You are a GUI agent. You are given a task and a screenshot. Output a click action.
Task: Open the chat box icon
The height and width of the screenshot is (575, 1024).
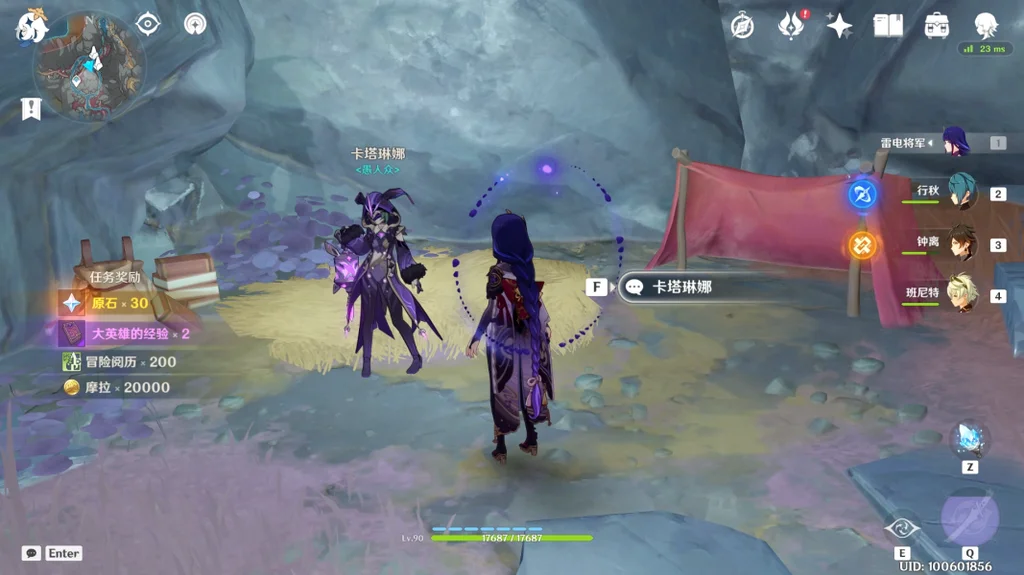(x=31, y=553)
